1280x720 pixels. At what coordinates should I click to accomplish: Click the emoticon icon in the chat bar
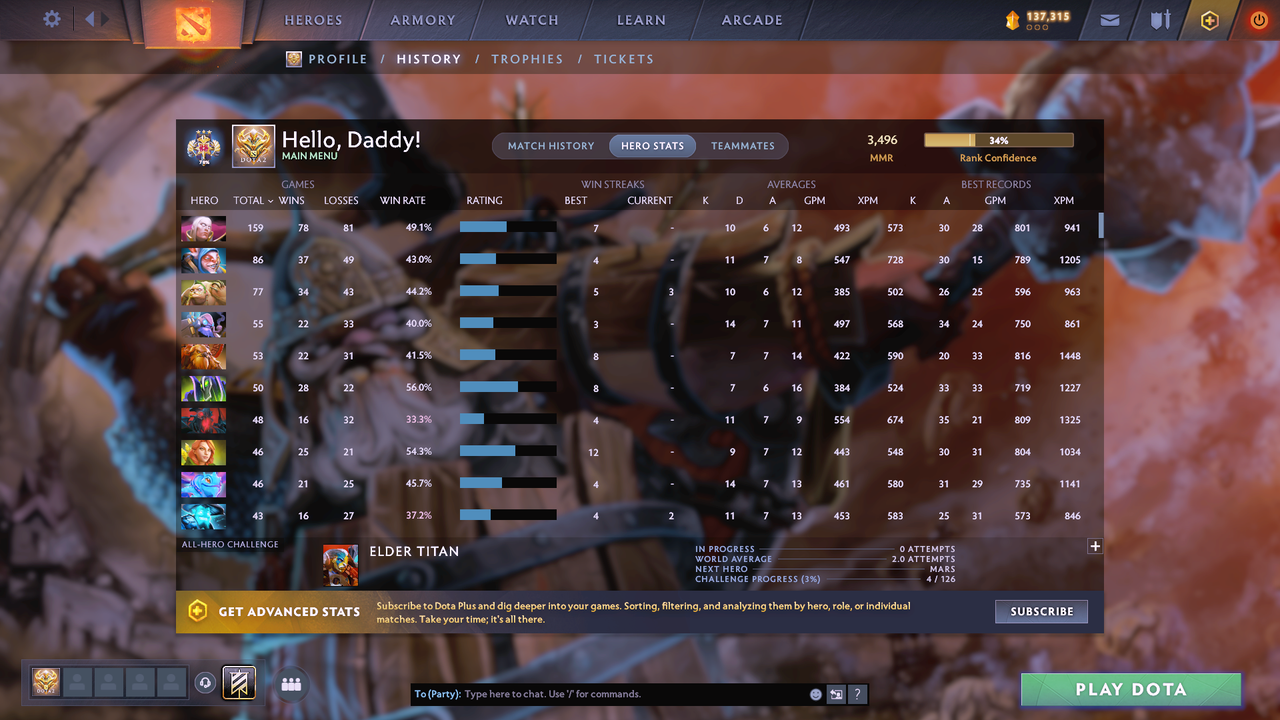click(815, 693)
